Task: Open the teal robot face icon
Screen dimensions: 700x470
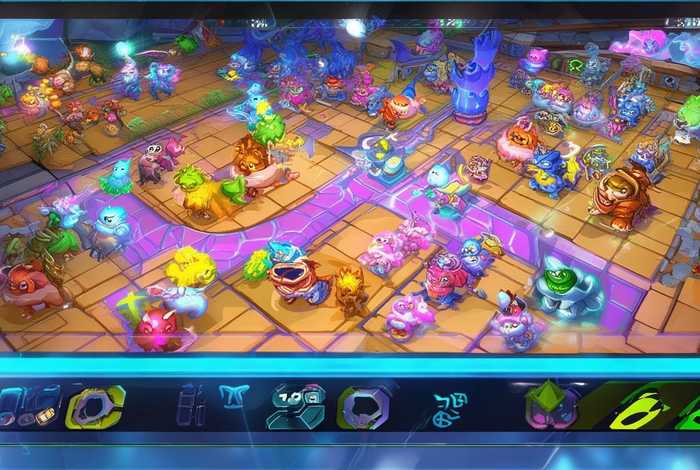Action: click(x=295, y=407)
